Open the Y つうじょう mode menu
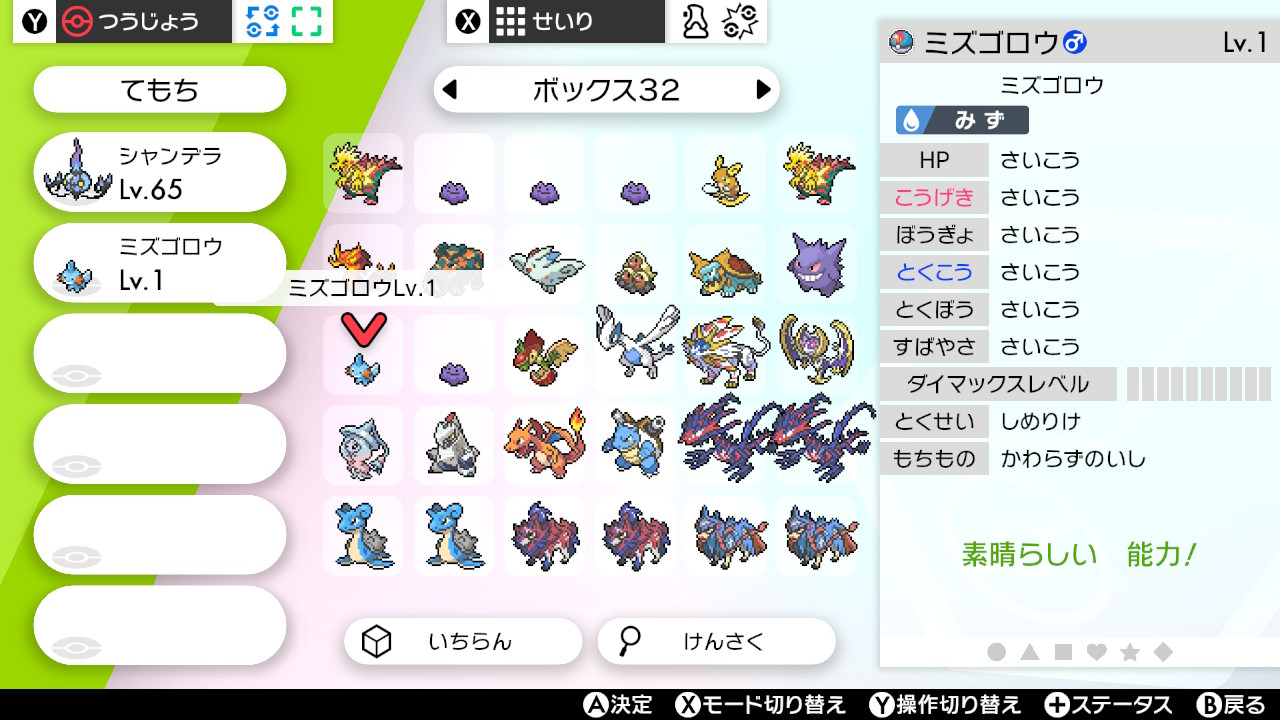Viewport: 1280px width, 720px height. tap(120, 20)
